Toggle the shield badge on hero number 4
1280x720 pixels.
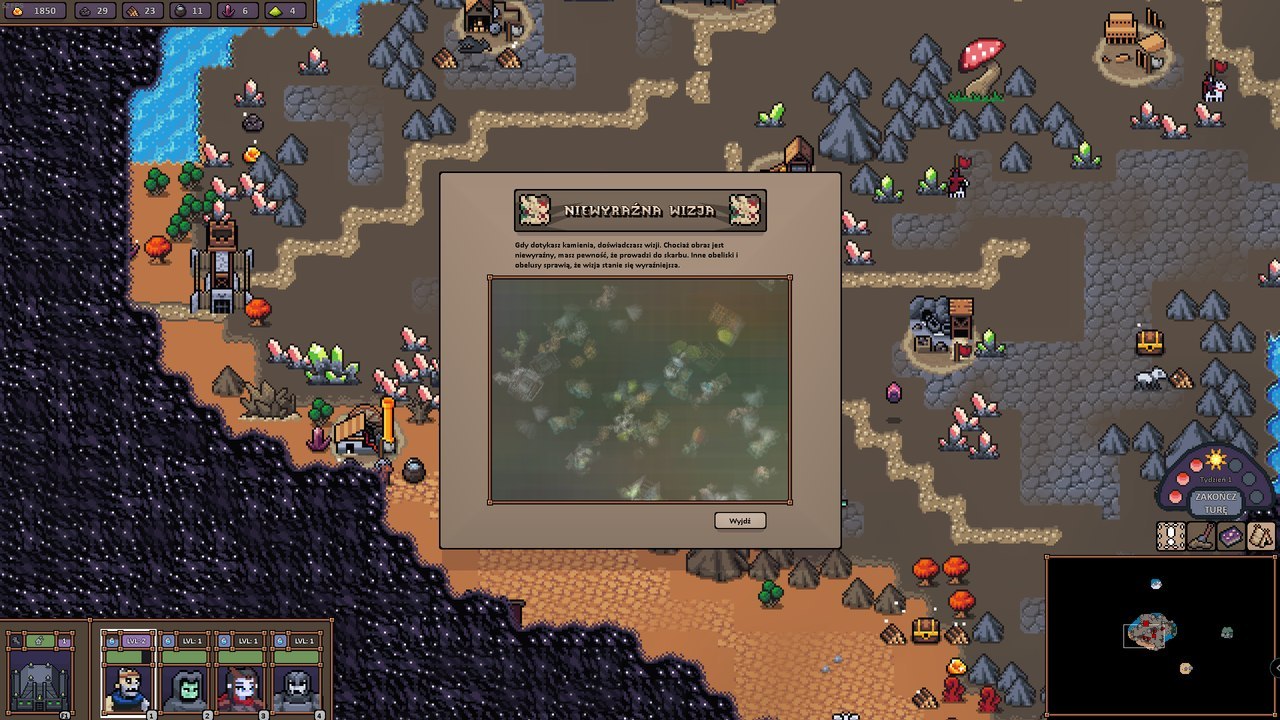pos(279,641)
